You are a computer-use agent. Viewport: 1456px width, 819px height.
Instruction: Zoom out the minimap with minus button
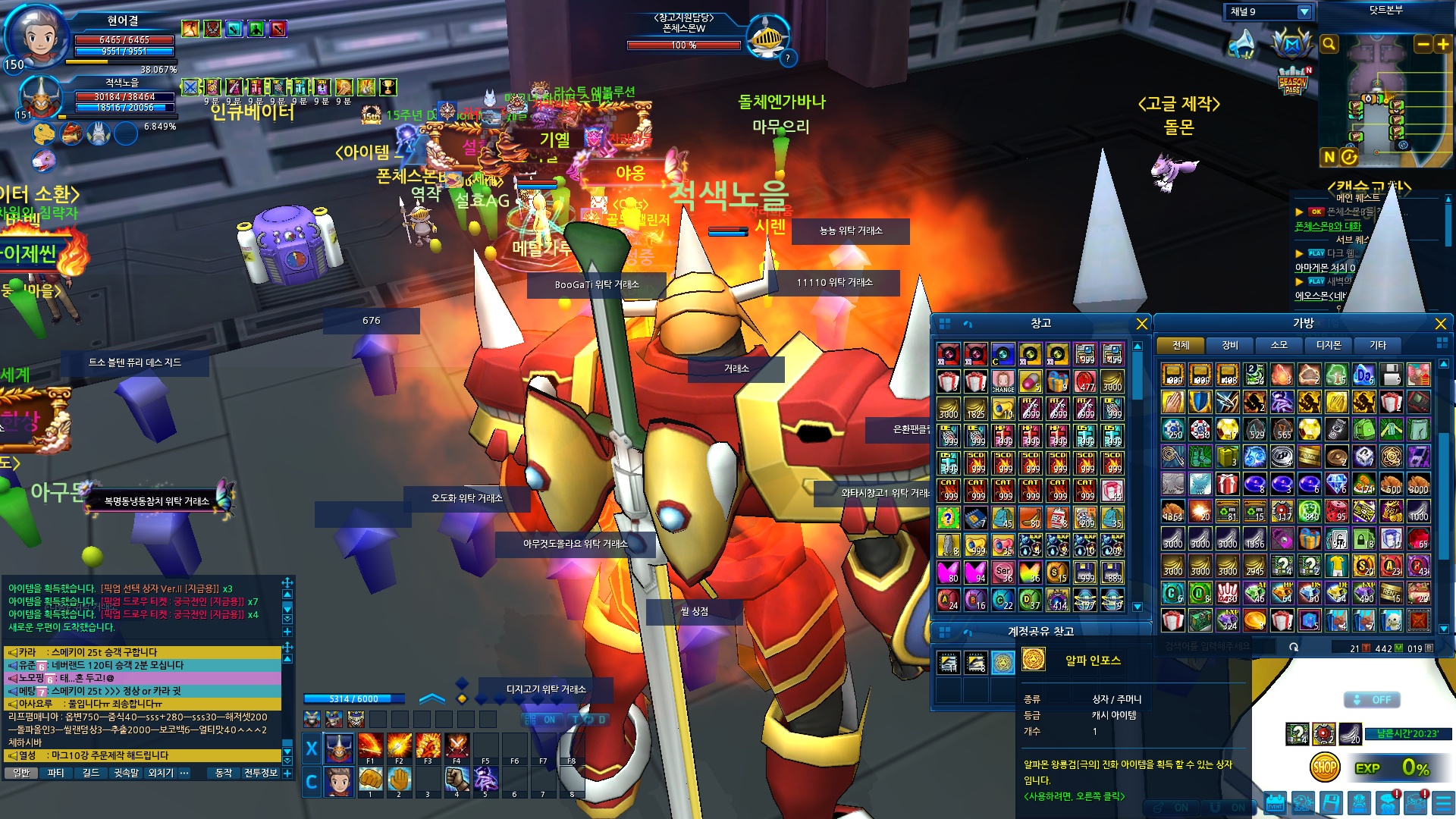(x=1423, y=44)
